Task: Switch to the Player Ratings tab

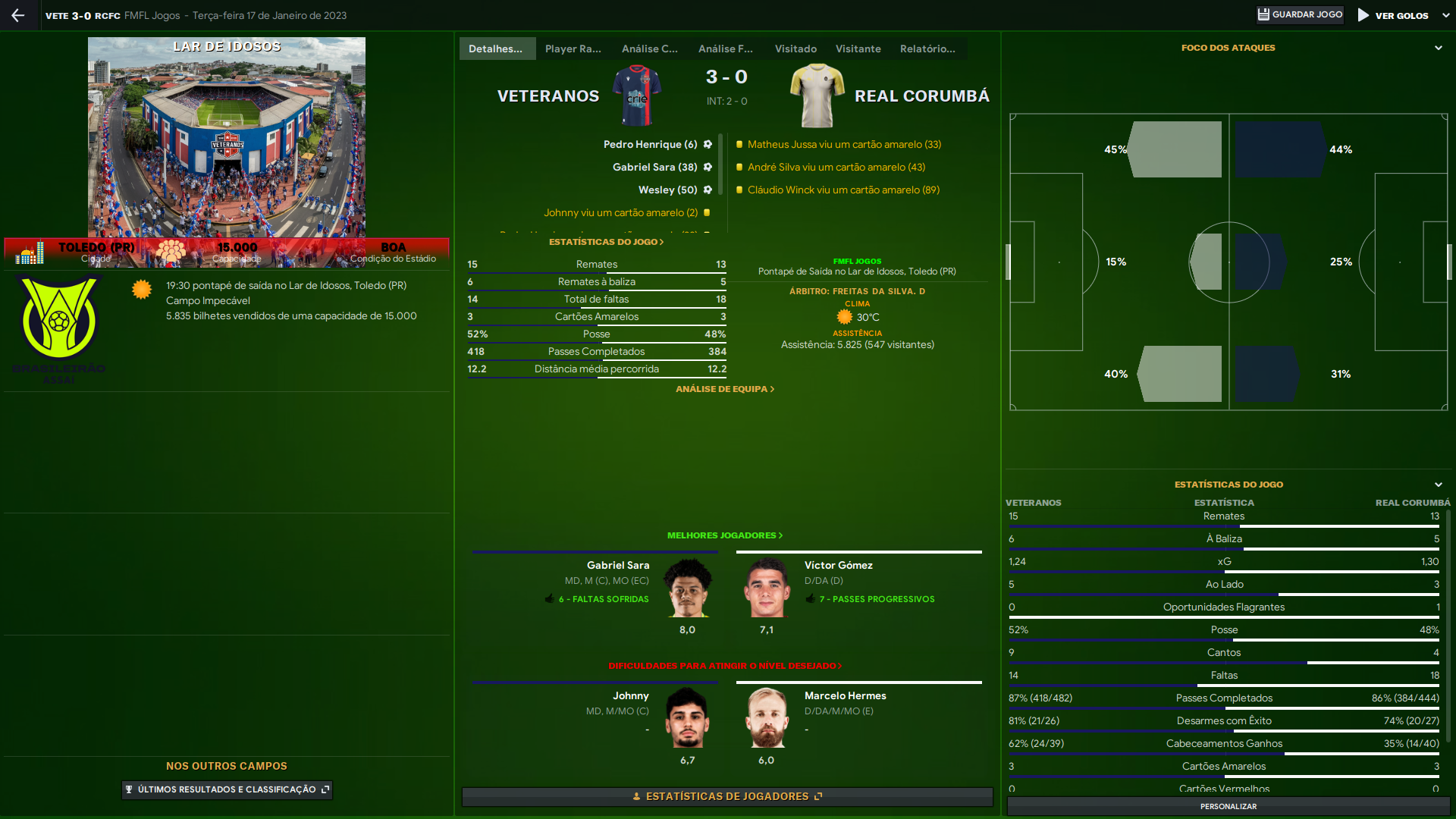Action: (x=573, y=49)
